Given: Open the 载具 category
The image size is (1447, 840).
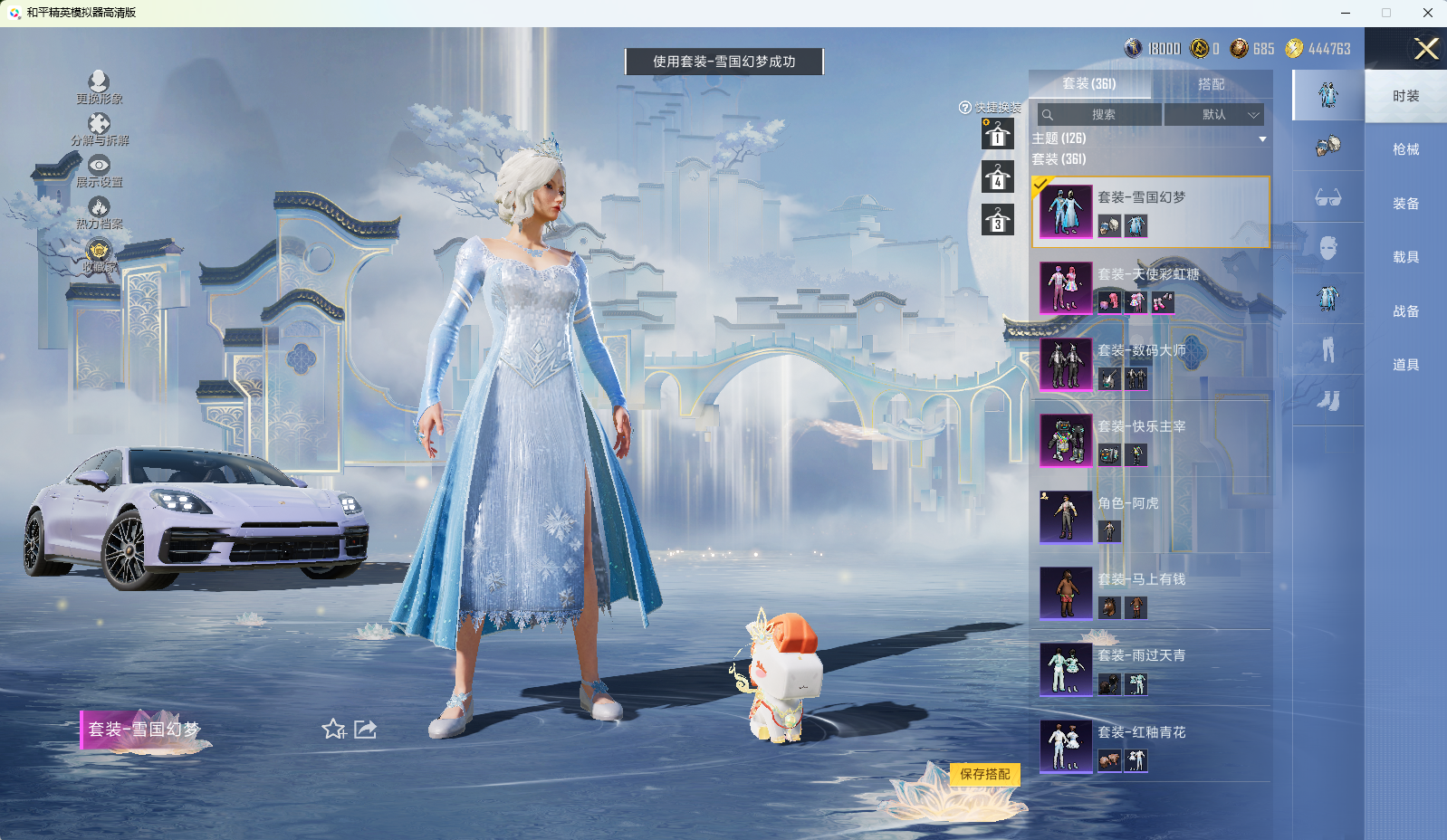Looking at the screenshot, I should click(x=1405, y=257).
